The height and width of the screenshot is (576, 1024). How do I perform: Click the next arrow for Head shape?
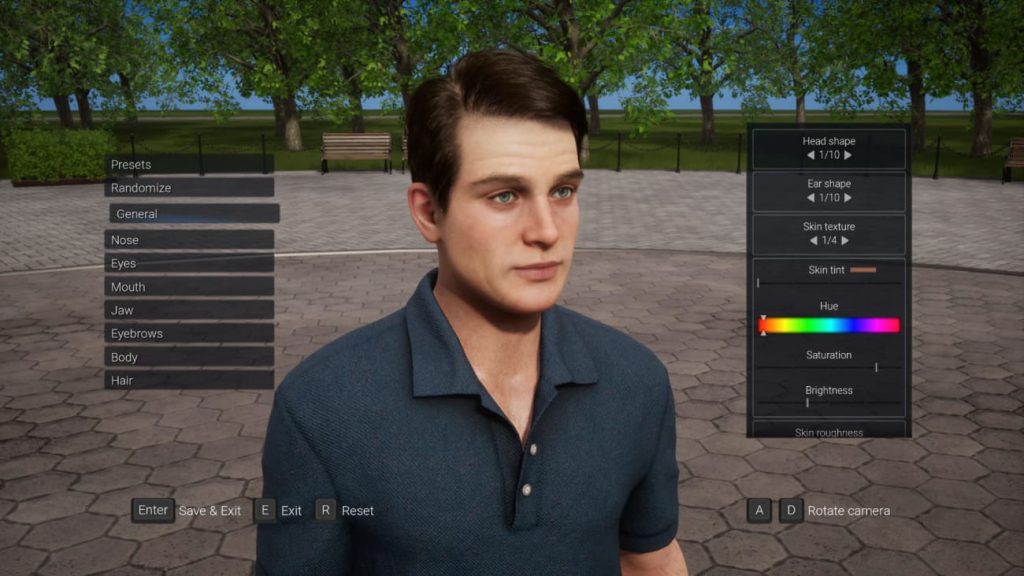pos(848,155)
